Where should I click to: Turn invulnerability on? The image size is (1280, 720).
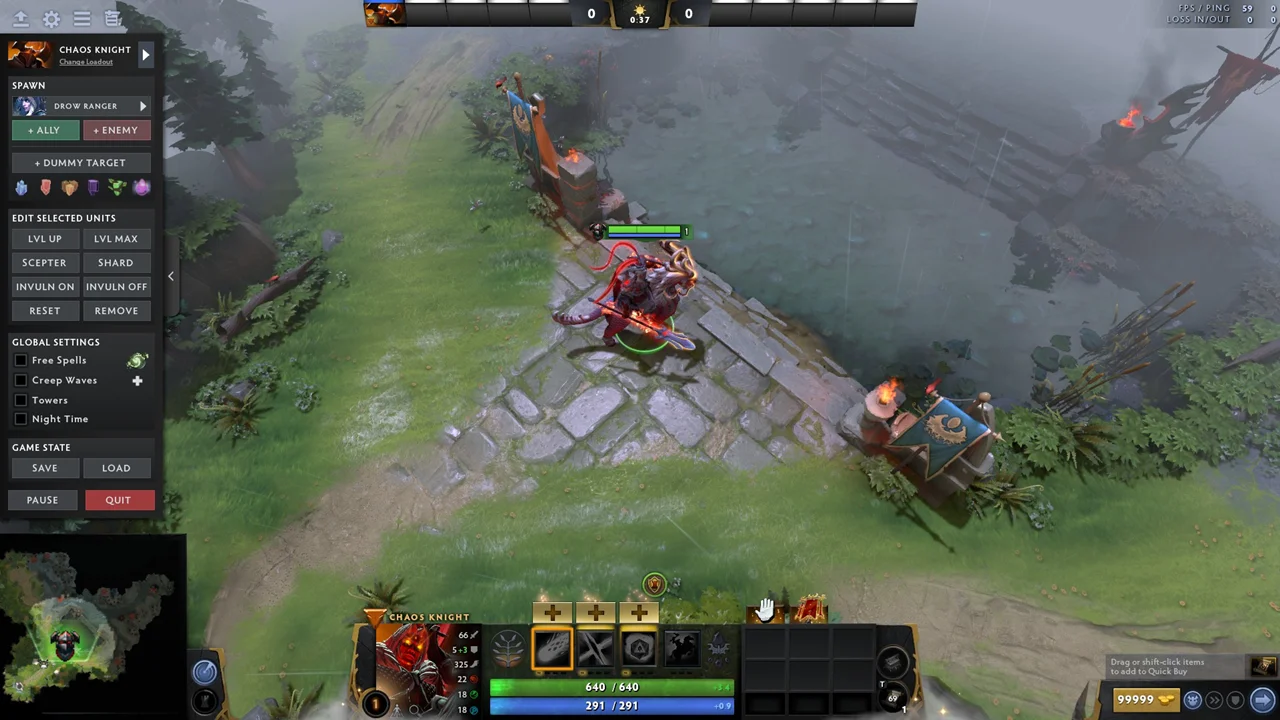tap(44, 287)
